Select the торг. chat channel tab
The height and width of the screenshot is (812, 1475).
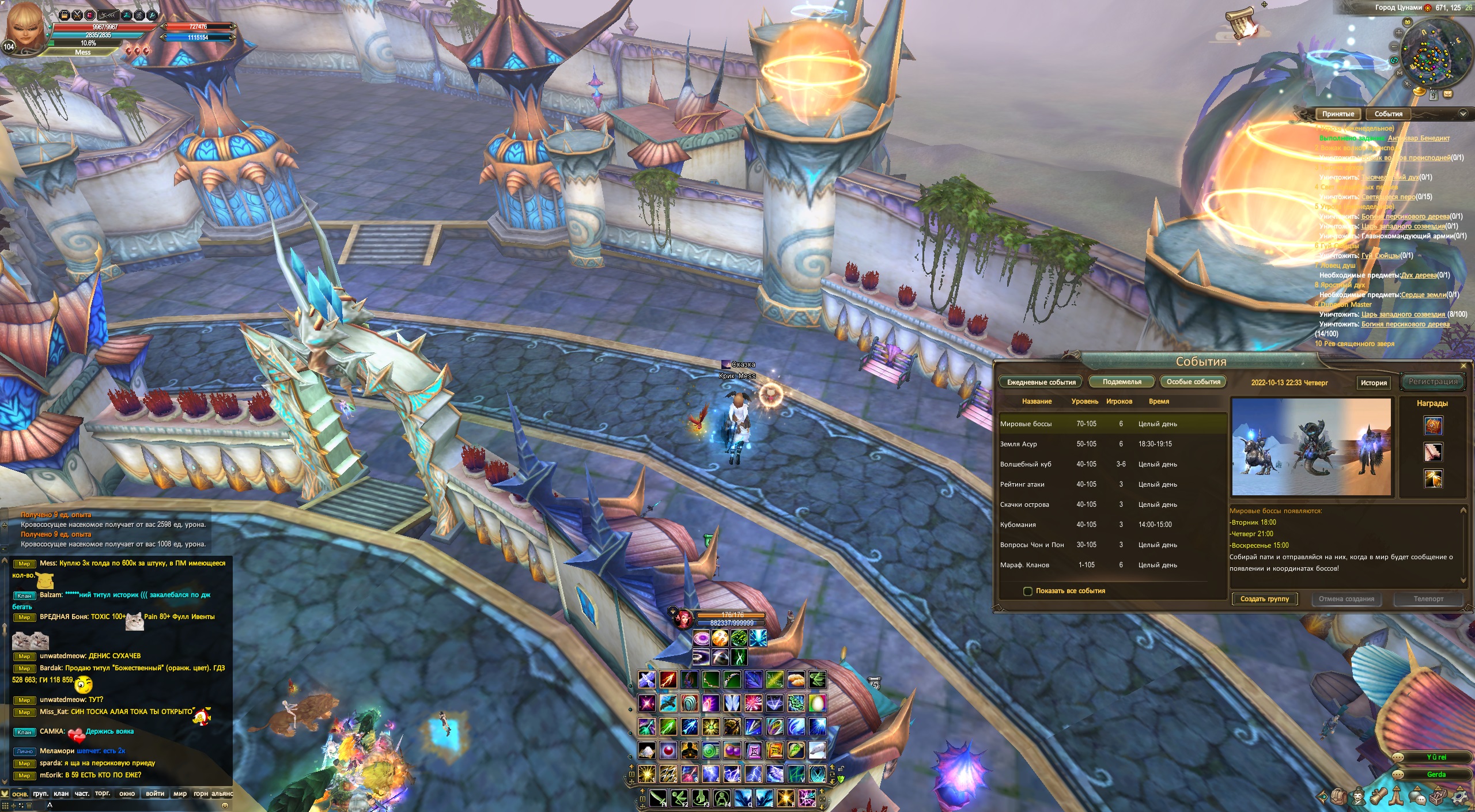coord(103,794)
